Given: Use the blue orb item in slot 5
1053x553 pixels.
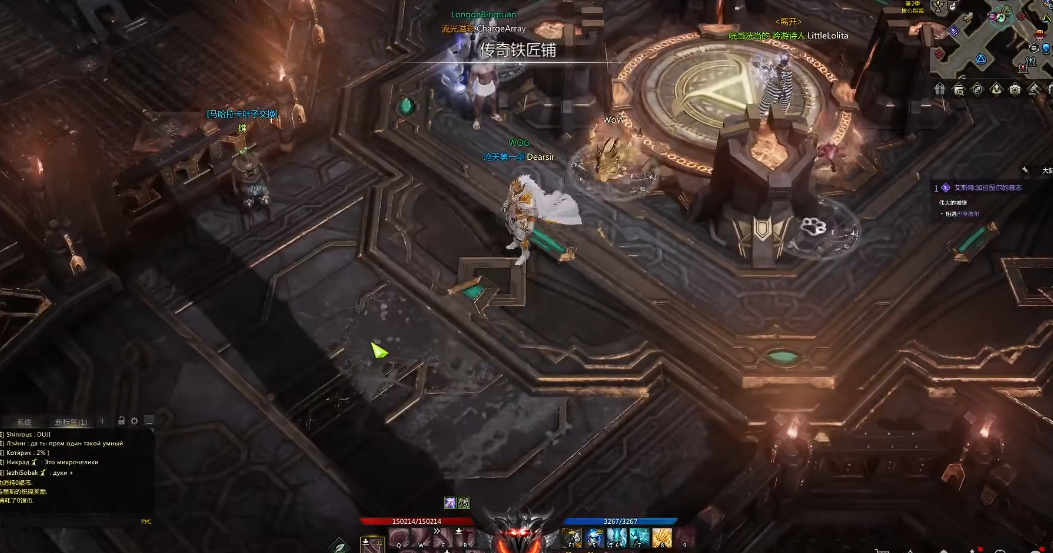Looking at the screenshot, I should tap(596, 540).
